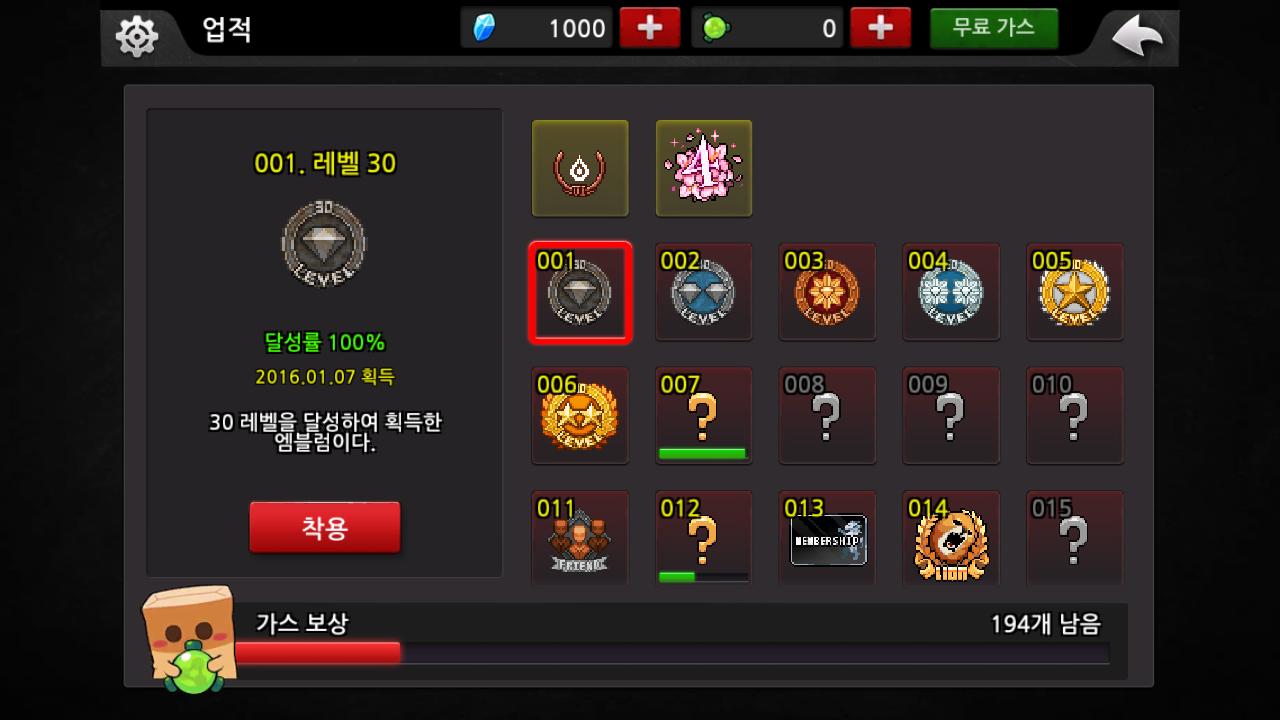Select achievement 014 Lion emblem

click(951, 538)
